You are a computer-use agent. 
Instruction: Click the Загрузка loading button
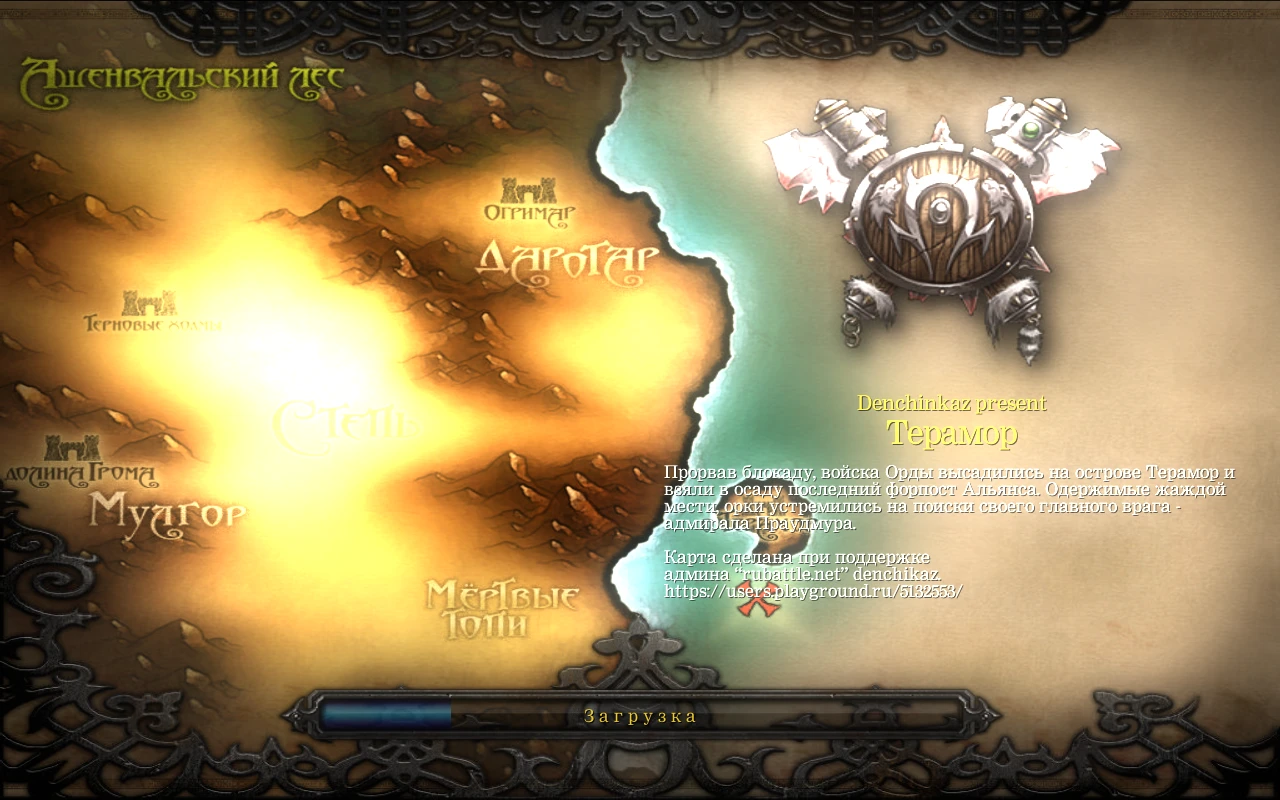pyautogui.click(x=640, y=715)
